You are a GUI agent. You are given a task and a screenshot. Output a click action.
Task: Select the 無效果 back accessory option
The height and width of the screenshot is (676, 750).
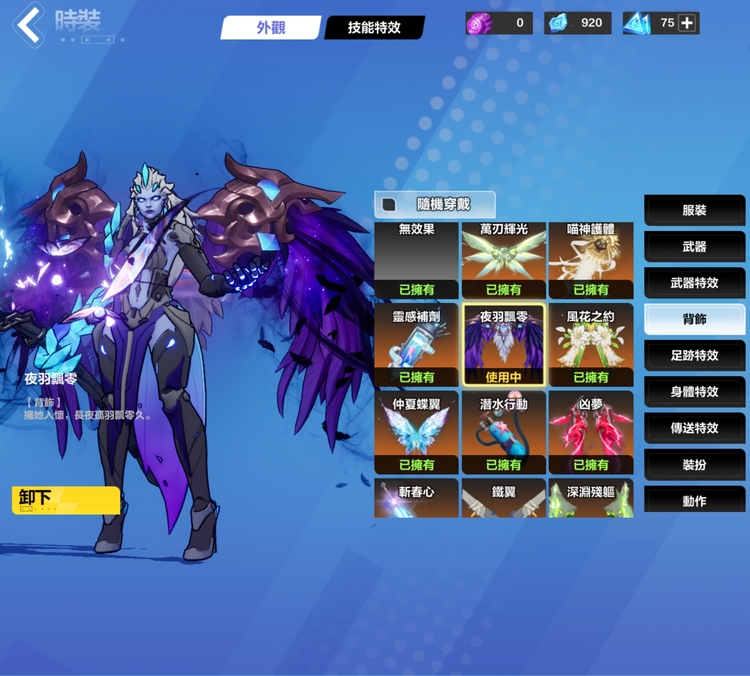pyautogui.click(x=417, y=260)
